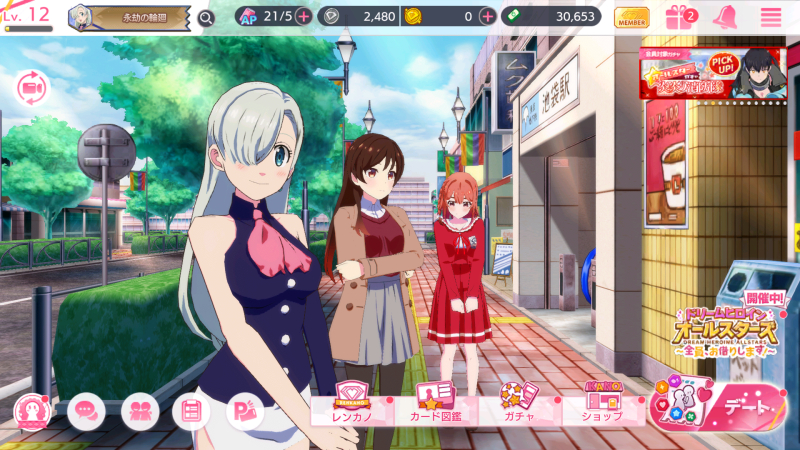Open the clipboard list icon

tap(192, 410)
